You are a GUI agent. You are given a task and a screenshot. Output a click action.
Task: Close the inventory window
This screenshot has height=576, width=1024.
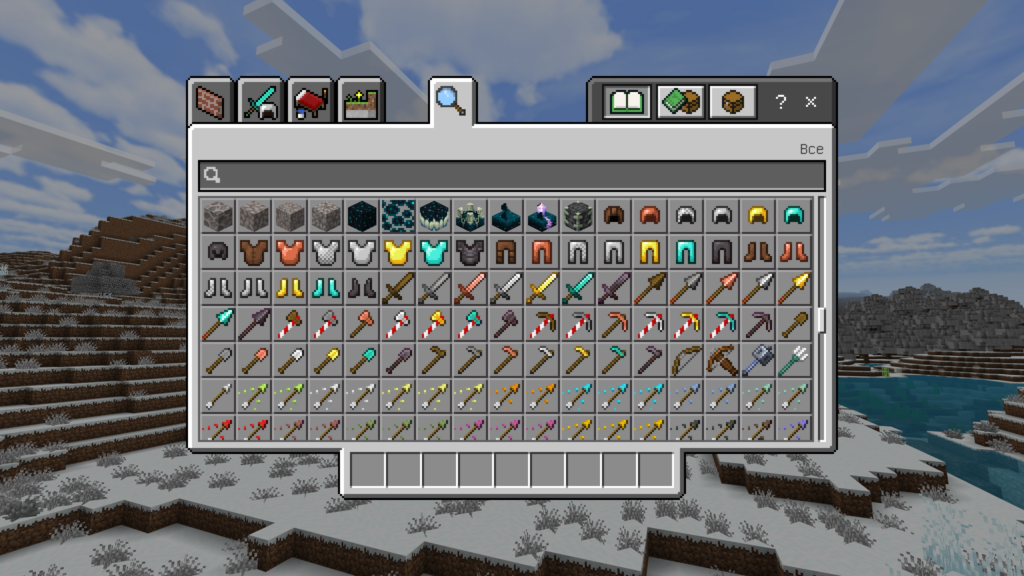point(811,102)
